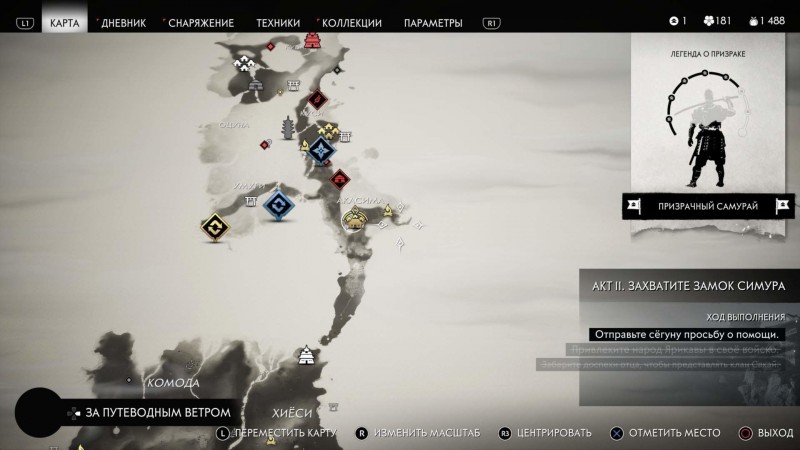Select the blue circular-arrows quest marker
This screenshot has height=450, width=800.
coord(279,205)
